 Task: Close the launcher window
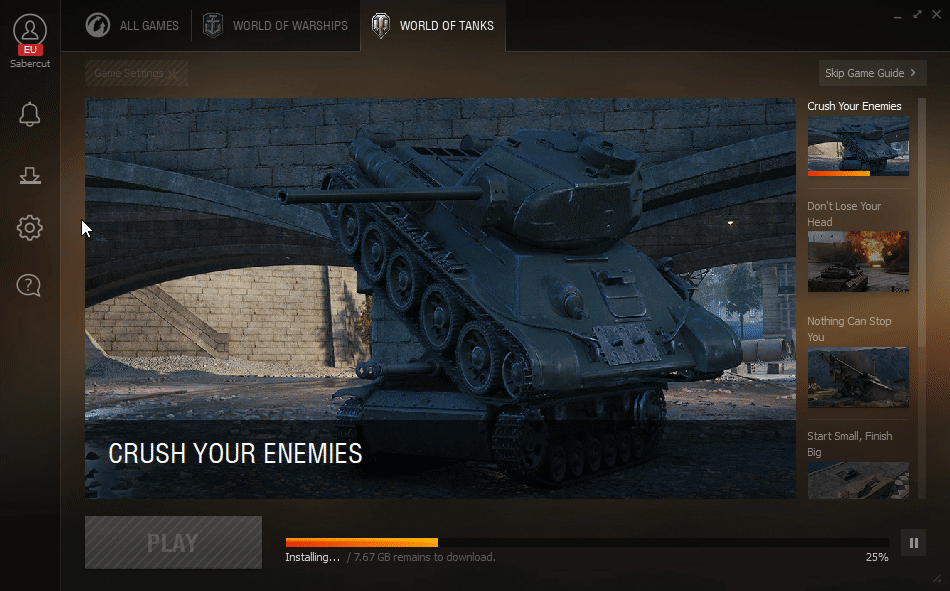(935, 14)
